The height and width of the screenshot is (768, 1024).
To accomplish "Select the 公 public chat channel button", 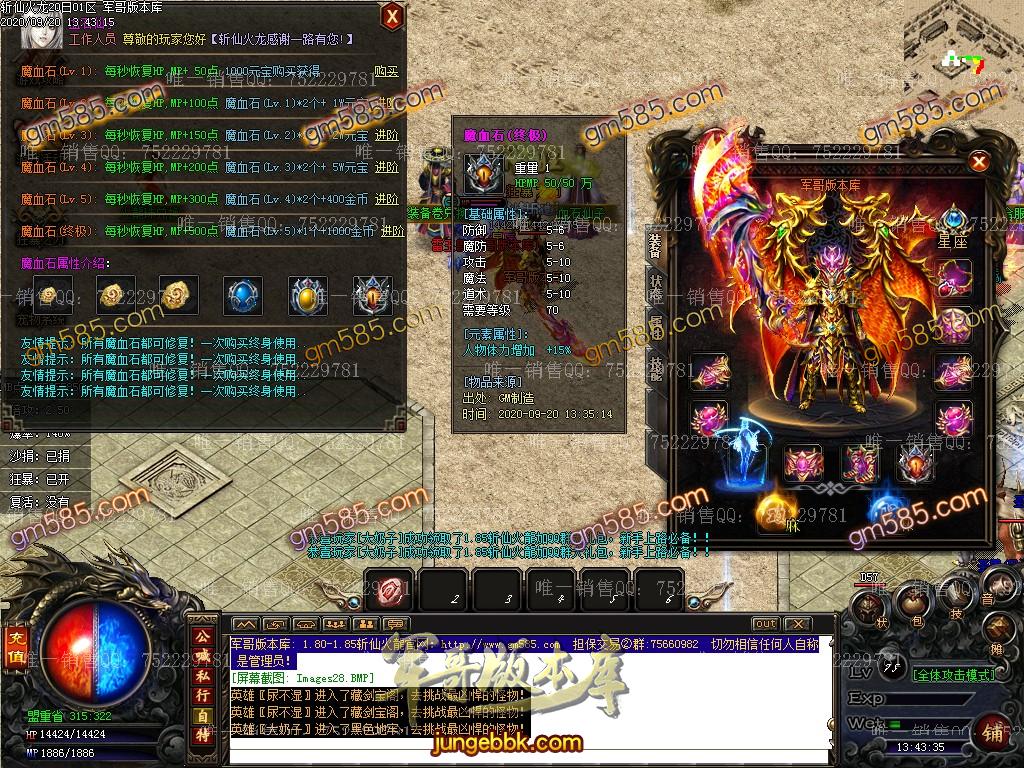I will tap(203, 635).
